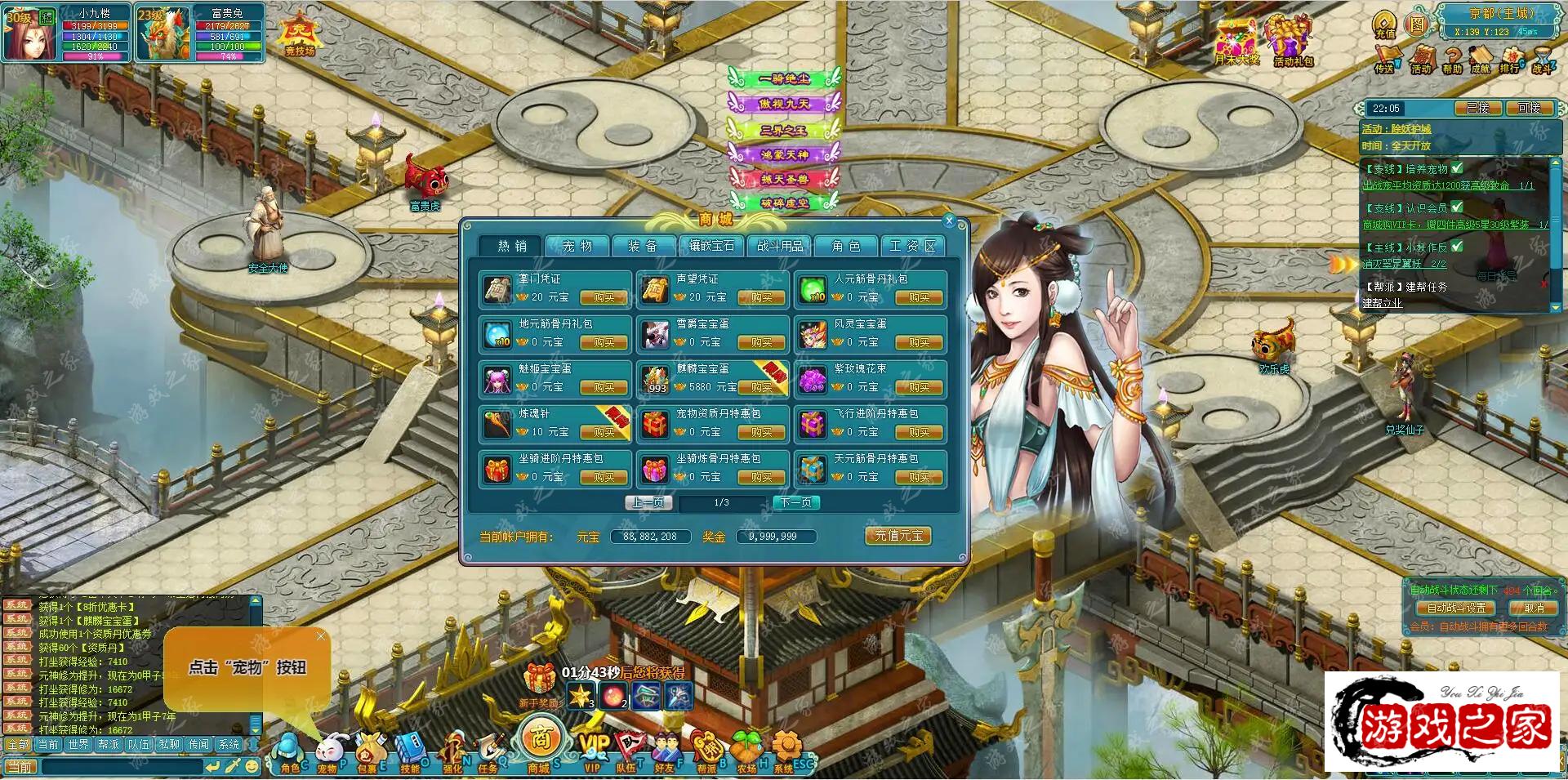Switch to the 宠物 shop tab
This screenshot has width=1568, height=780.
click(578, 246)
